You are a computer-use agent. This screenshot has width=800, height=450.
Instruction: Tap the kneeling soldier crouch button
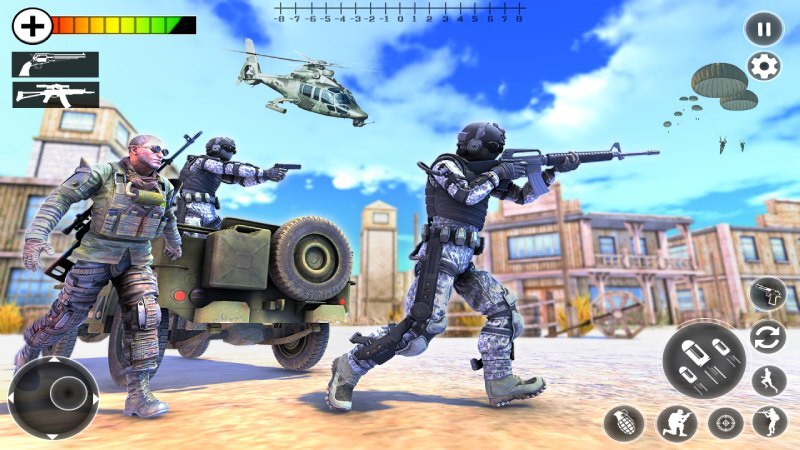[677, 423]
